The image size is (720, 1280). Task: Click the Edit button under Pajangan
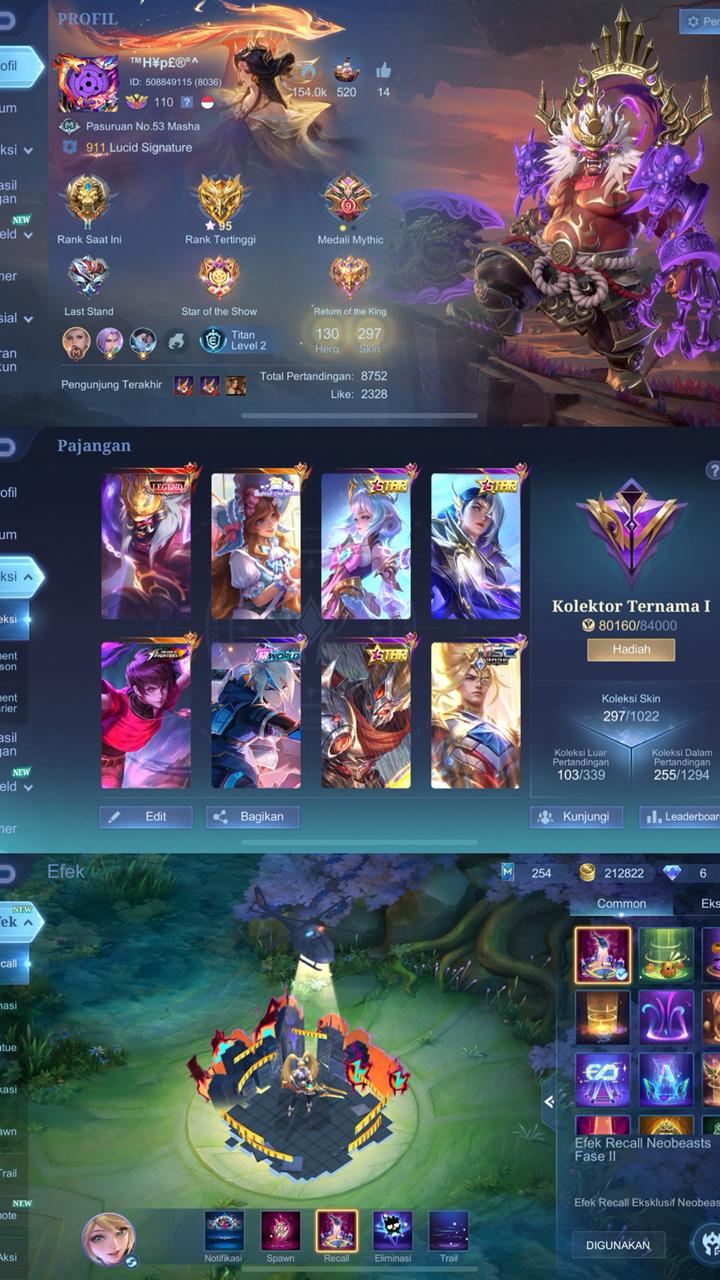pos(146,816)
